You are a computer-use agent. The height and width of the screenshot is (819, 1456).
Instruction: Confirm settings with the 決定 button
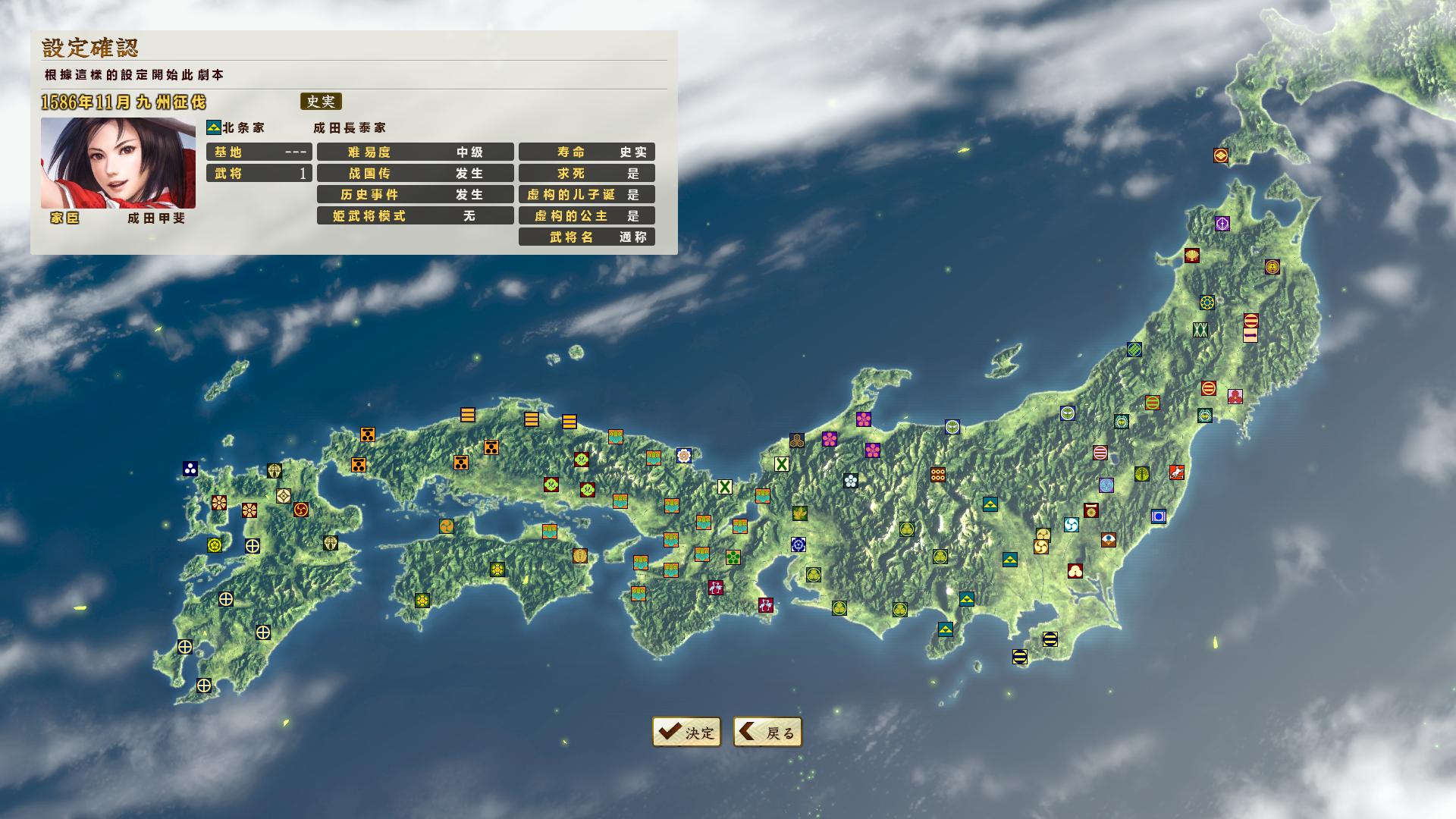(686, 732)
